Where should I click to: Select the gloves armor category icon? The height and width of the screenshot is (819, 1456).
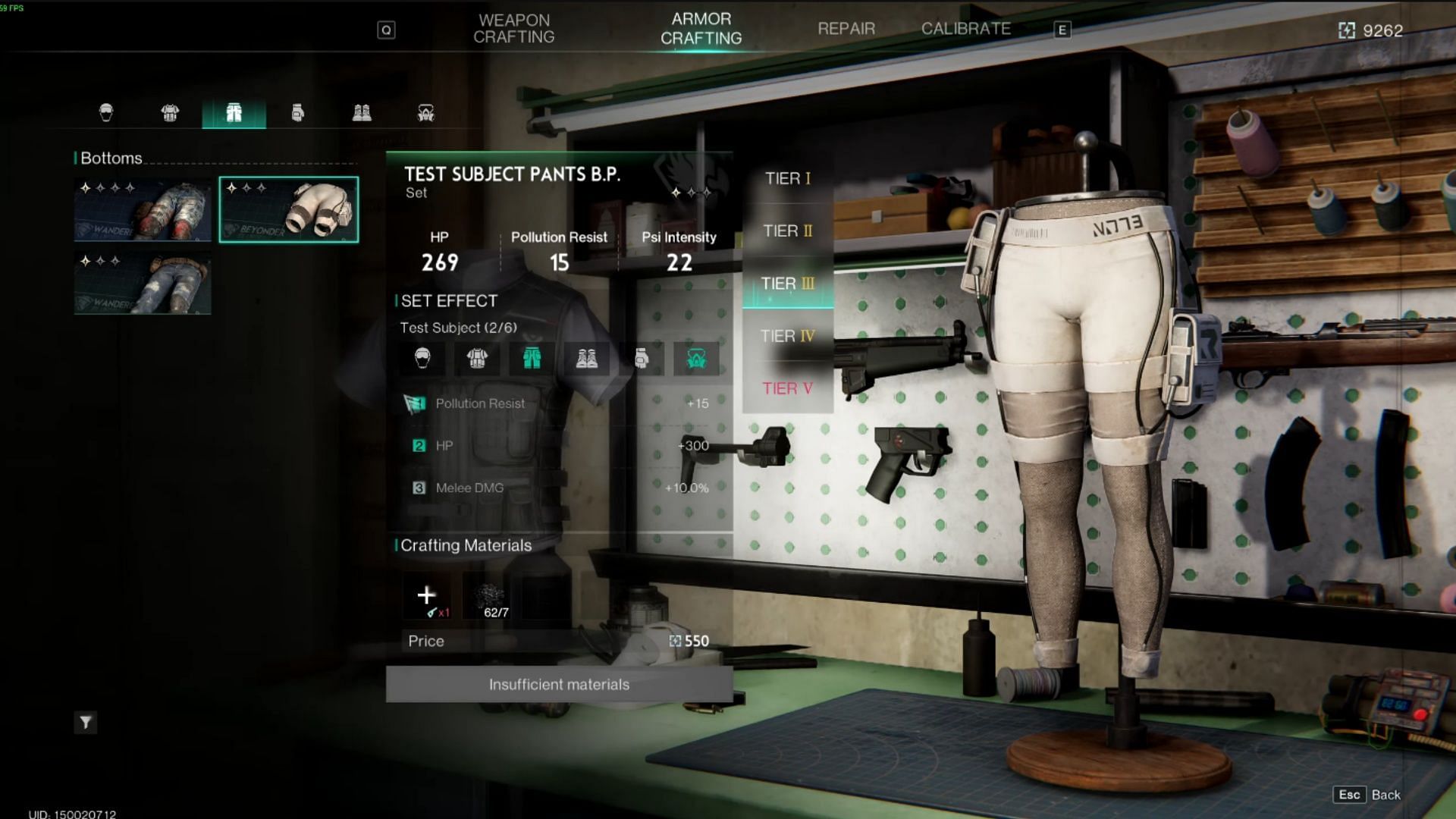coord(297,113)
